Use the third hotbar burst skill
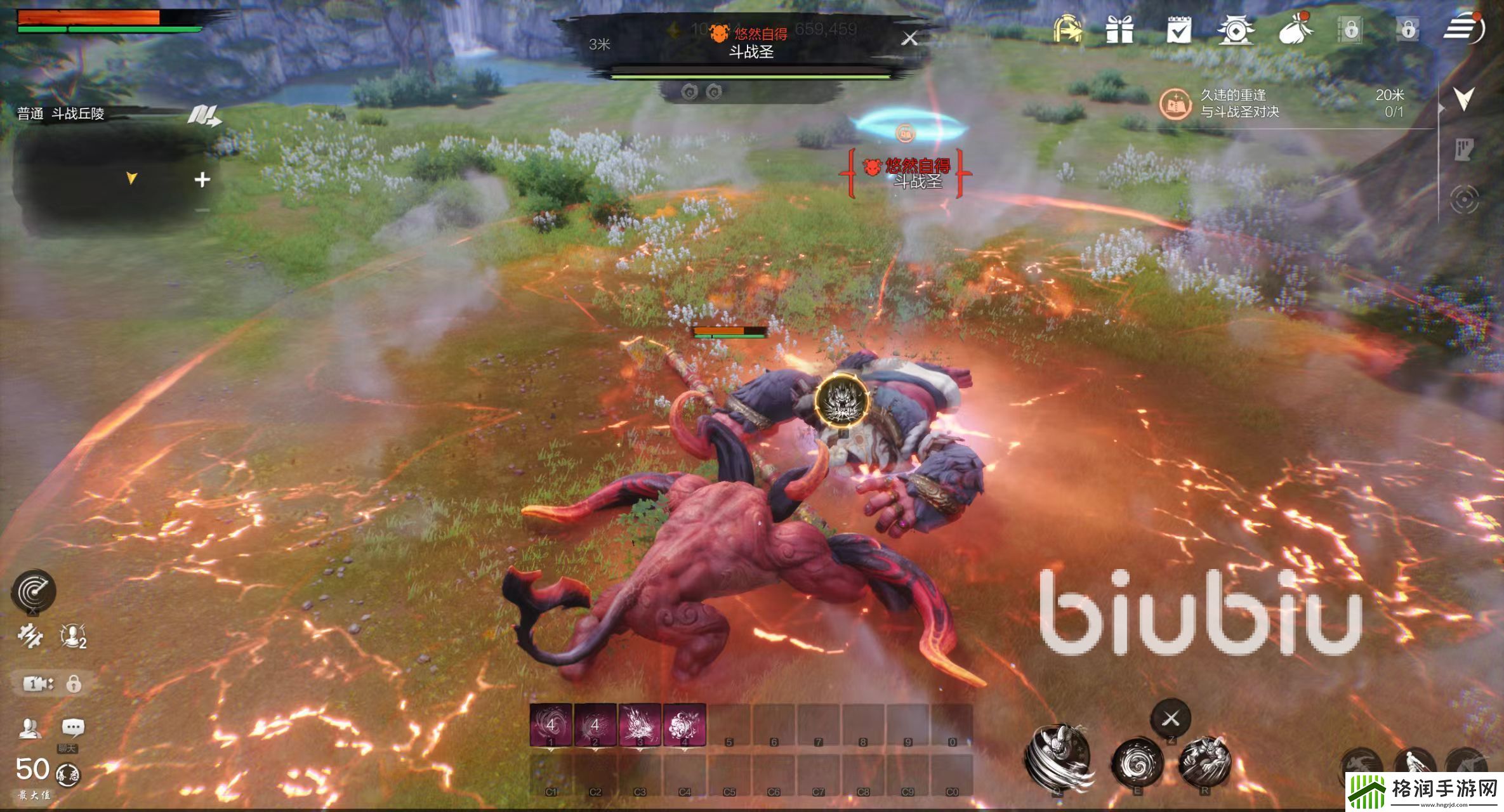Viewport: 1504px width, 812px height. point(640,724)
